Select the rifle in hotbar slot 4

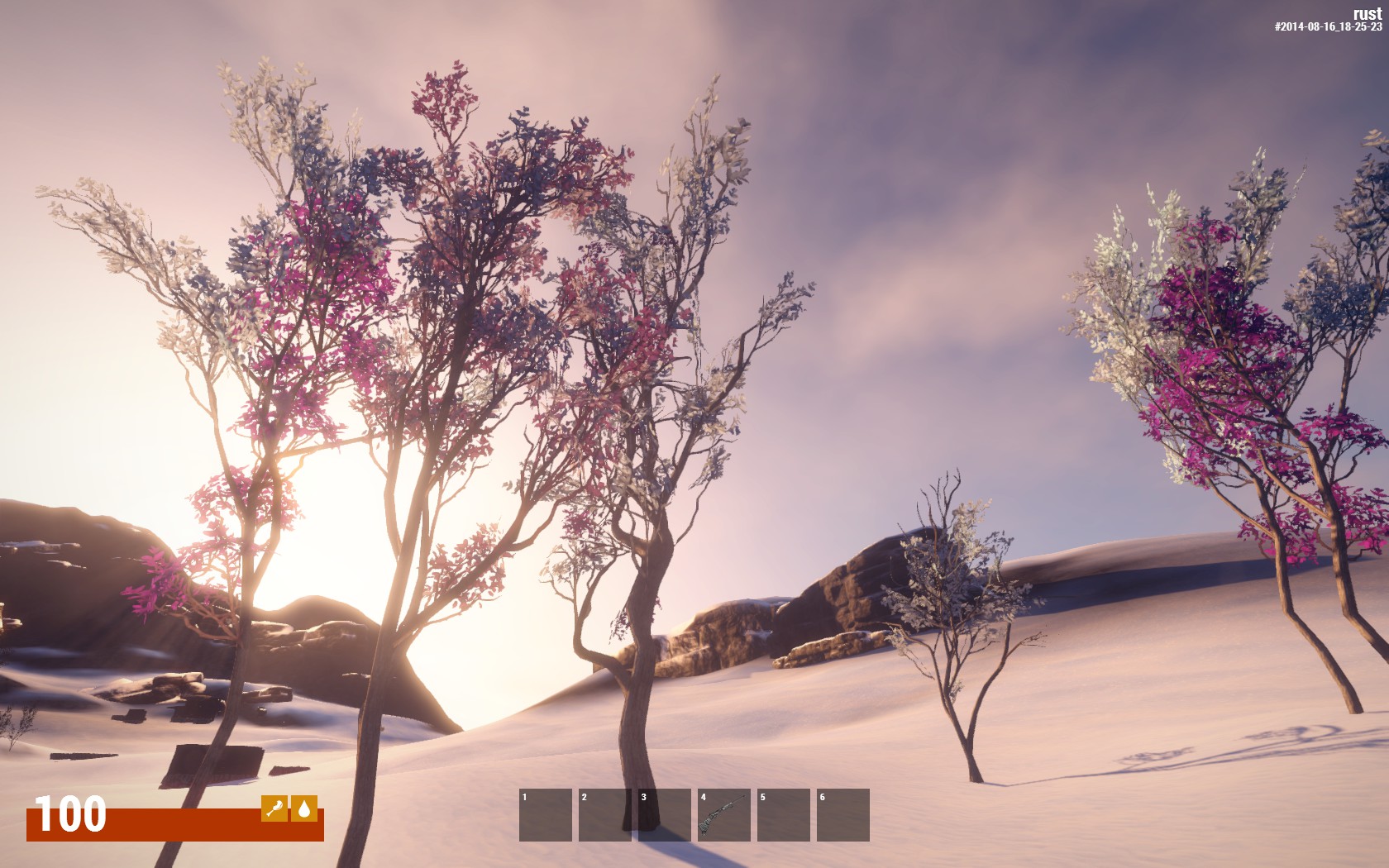[723, 815]
